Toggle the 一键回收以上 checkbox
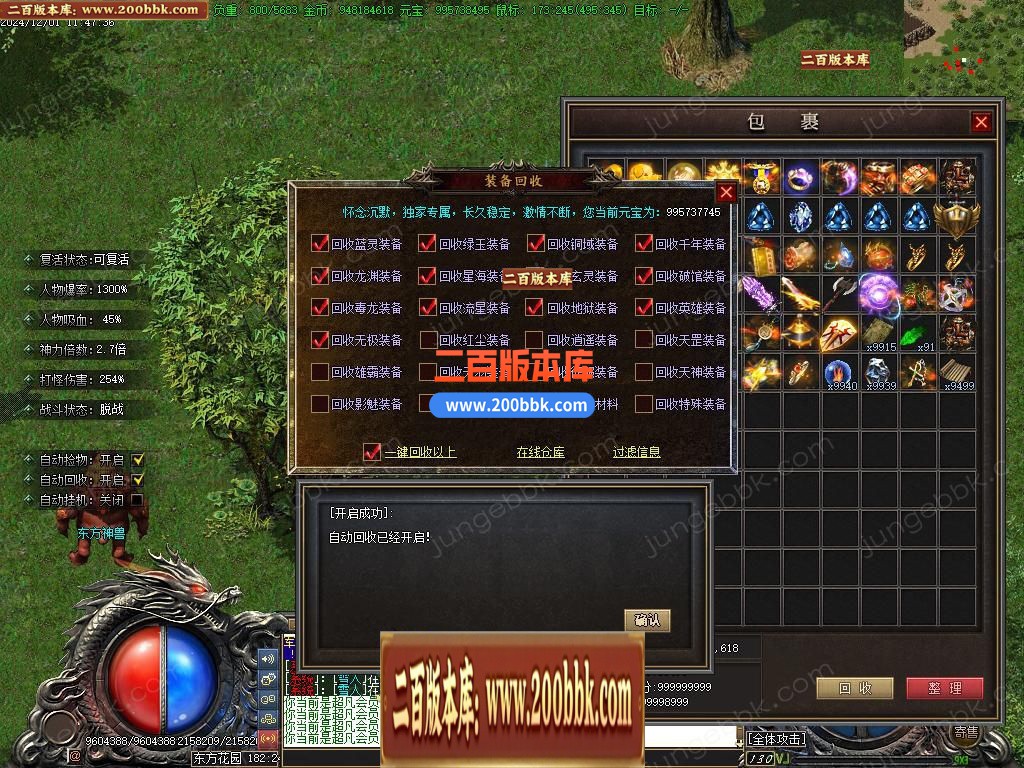Screen dimensions: 1024x768 (372, 452)
